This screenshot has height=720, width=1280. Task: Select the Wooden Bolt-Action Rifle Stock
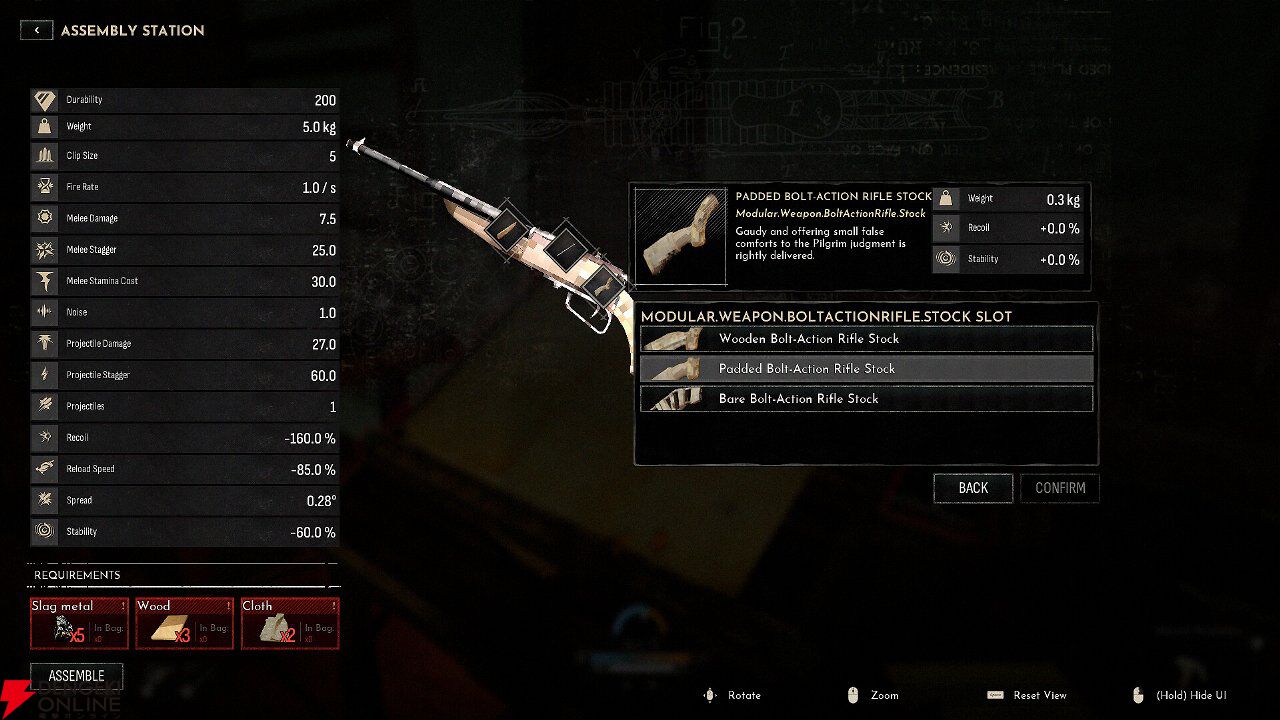866,339
